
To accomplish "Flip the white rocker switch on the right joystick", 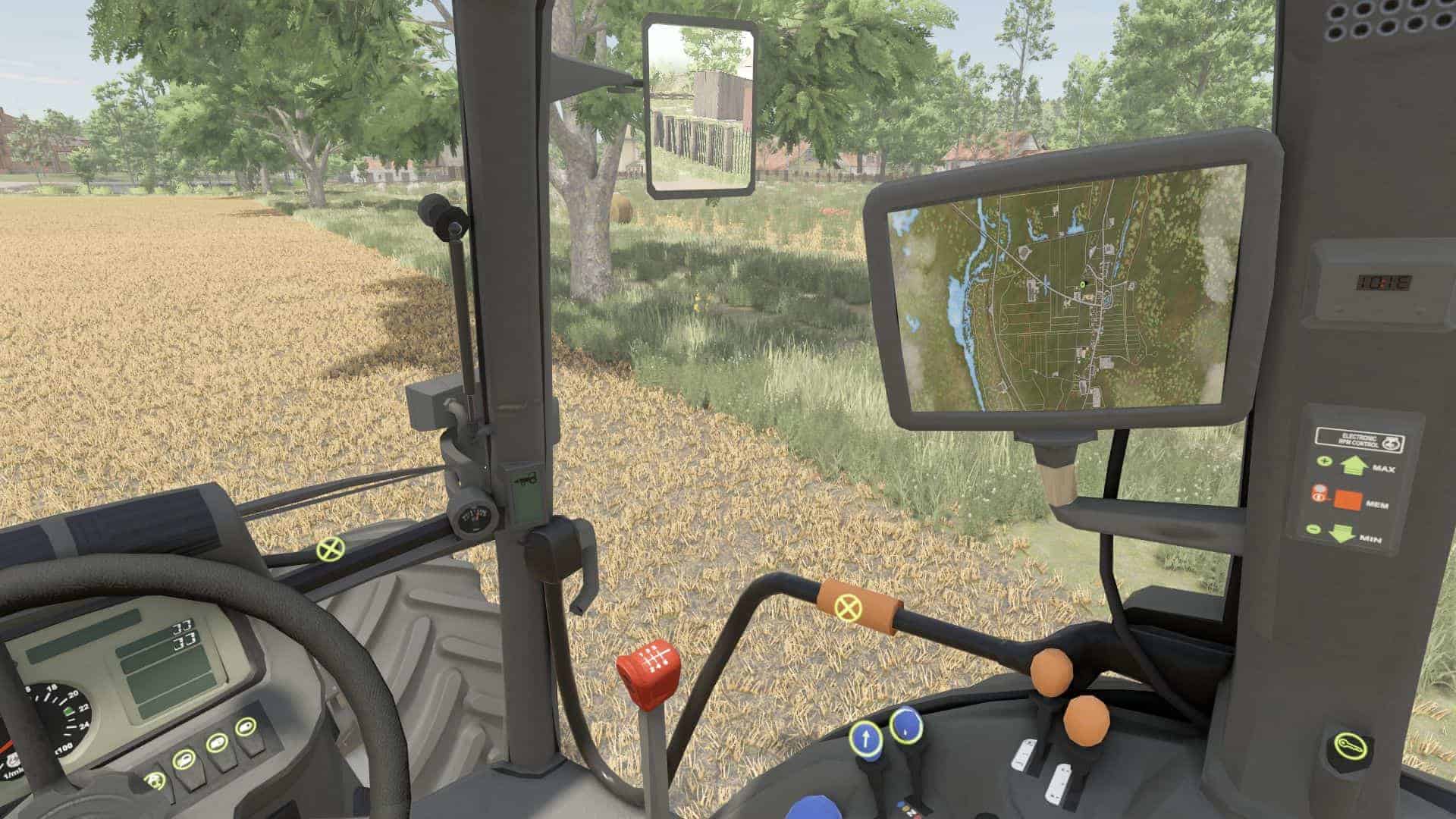I will (1060, 783).
